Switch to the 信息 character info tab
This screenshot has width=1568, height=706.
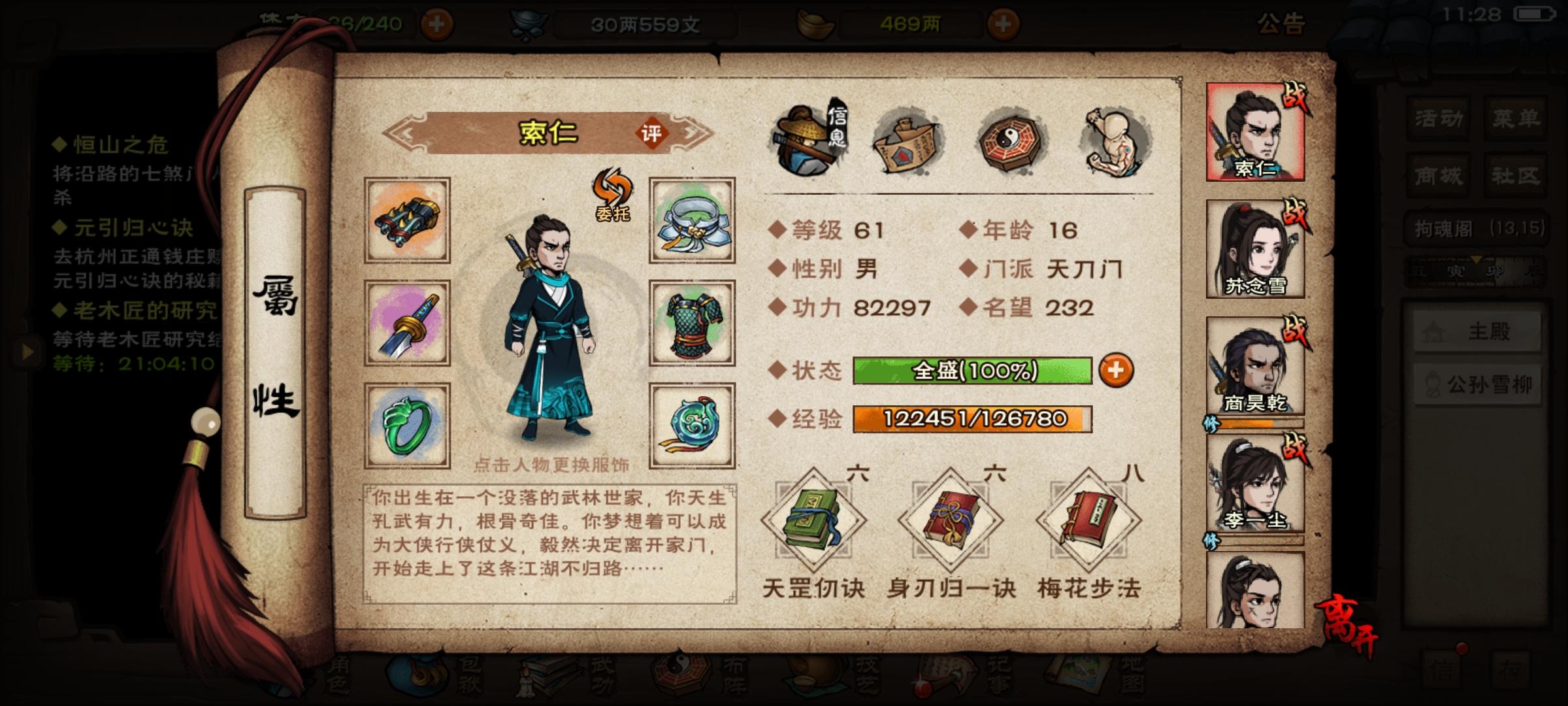[x=812, y=139]
